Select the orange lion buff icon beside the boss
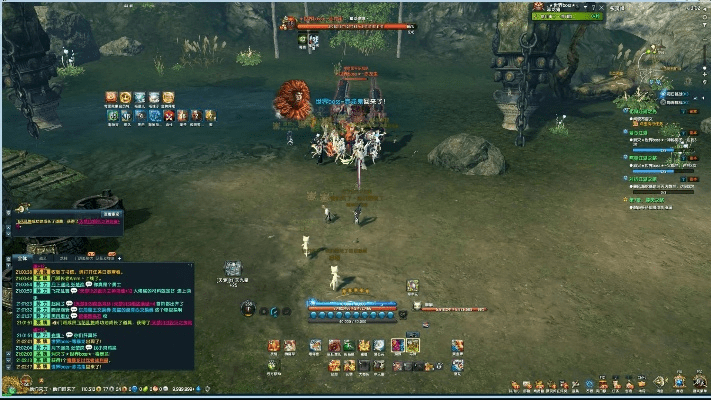 [292, 98]
